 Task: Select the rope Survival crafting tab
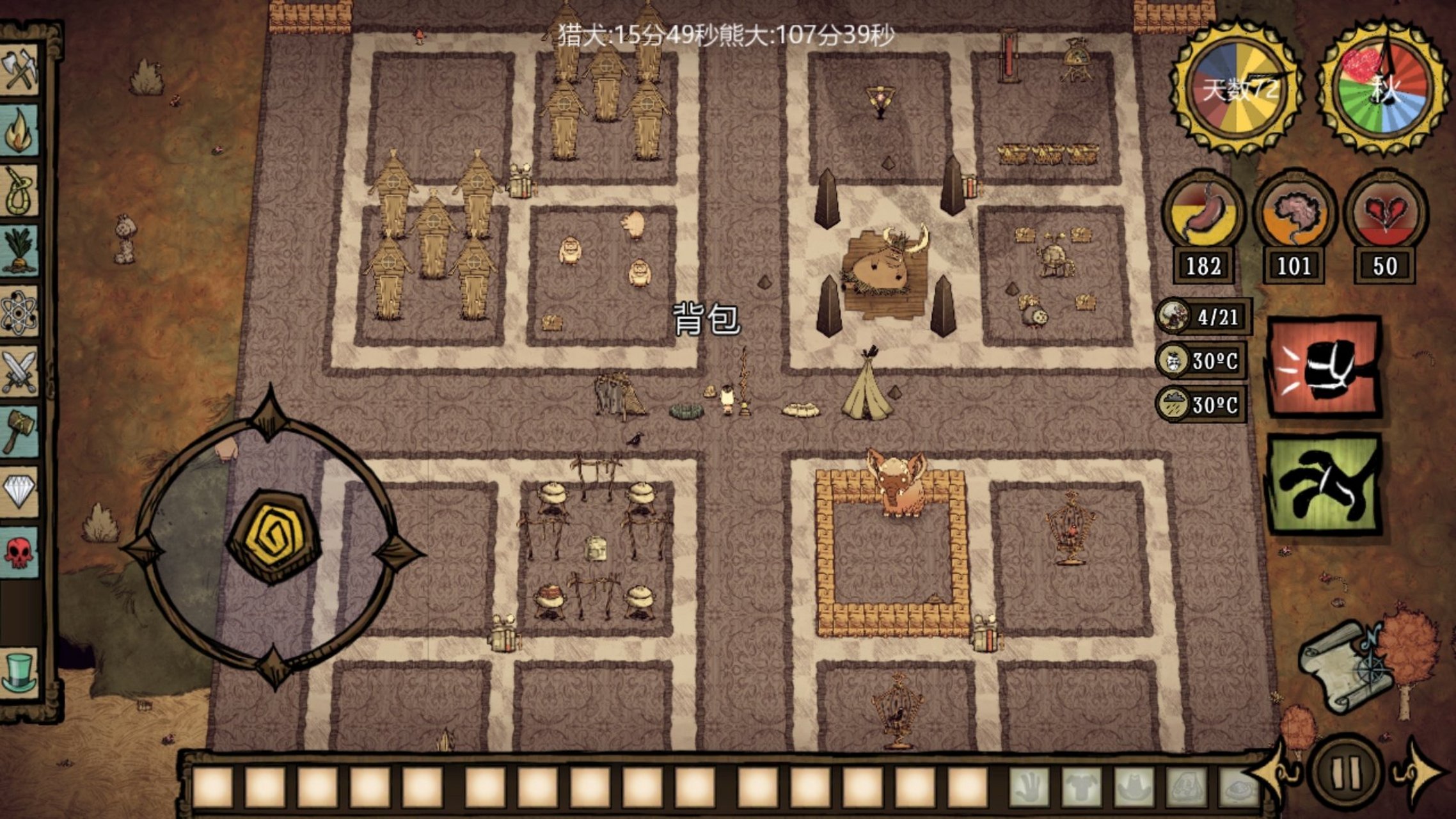point(20,191)
